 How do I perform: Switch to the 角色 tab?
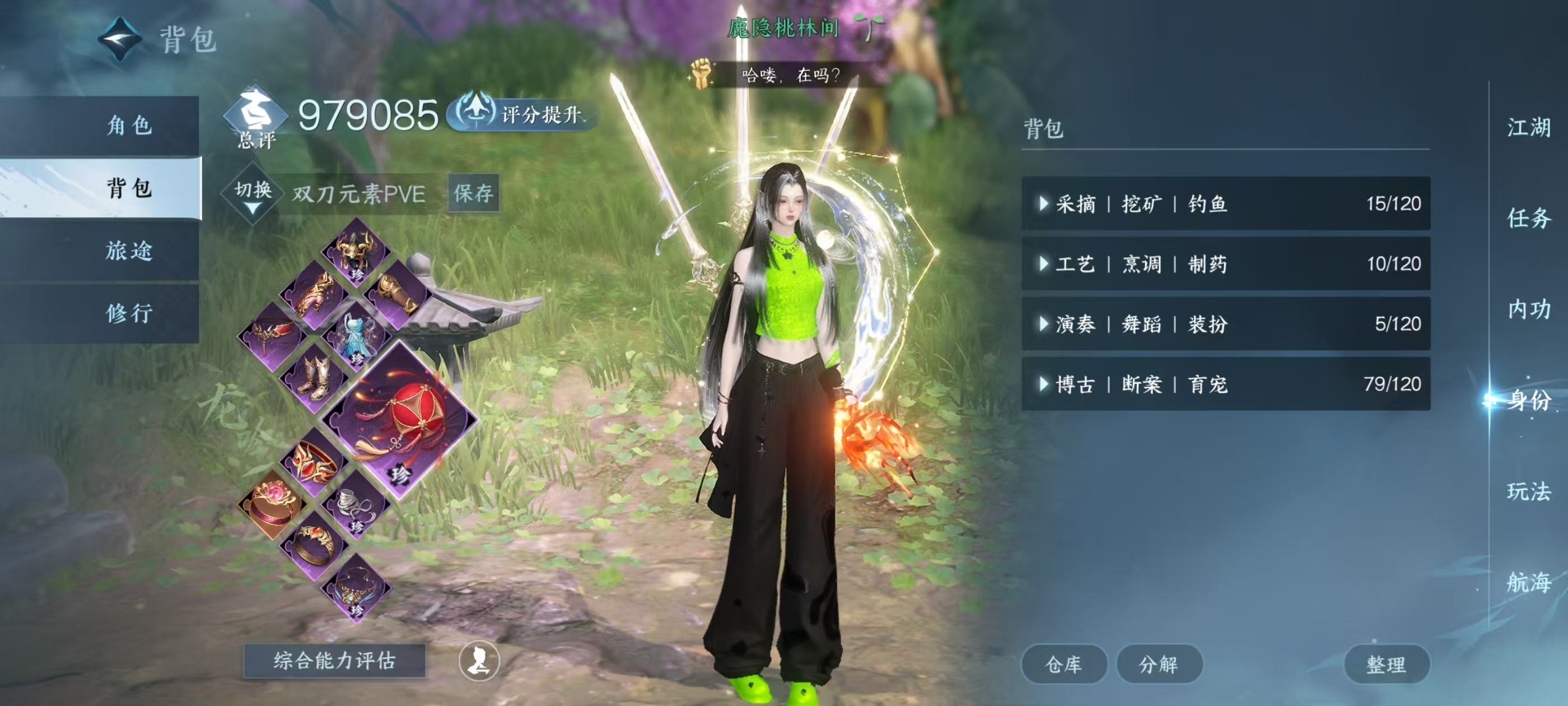[128, 126]
